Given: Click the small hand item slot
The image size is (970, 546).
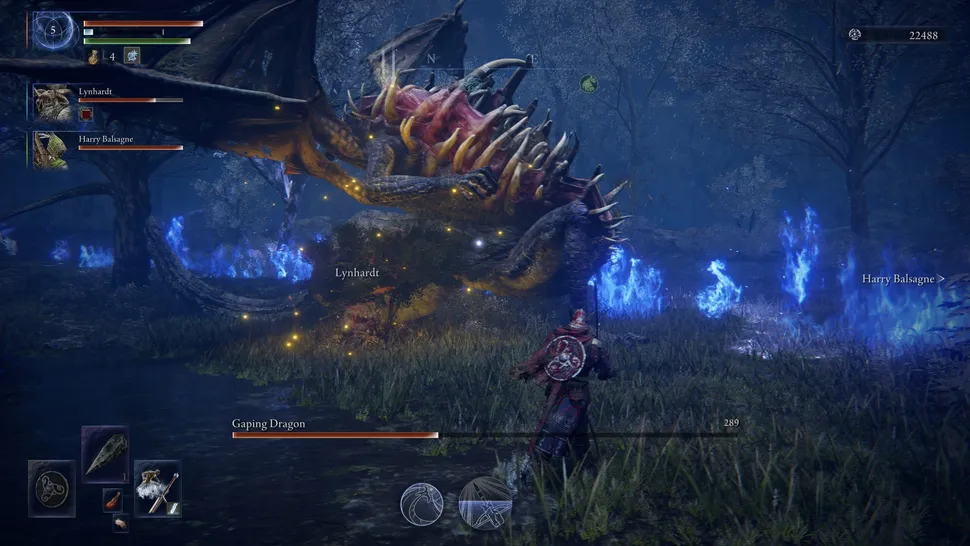Looking at the screenshot, I should pos(120,522).
